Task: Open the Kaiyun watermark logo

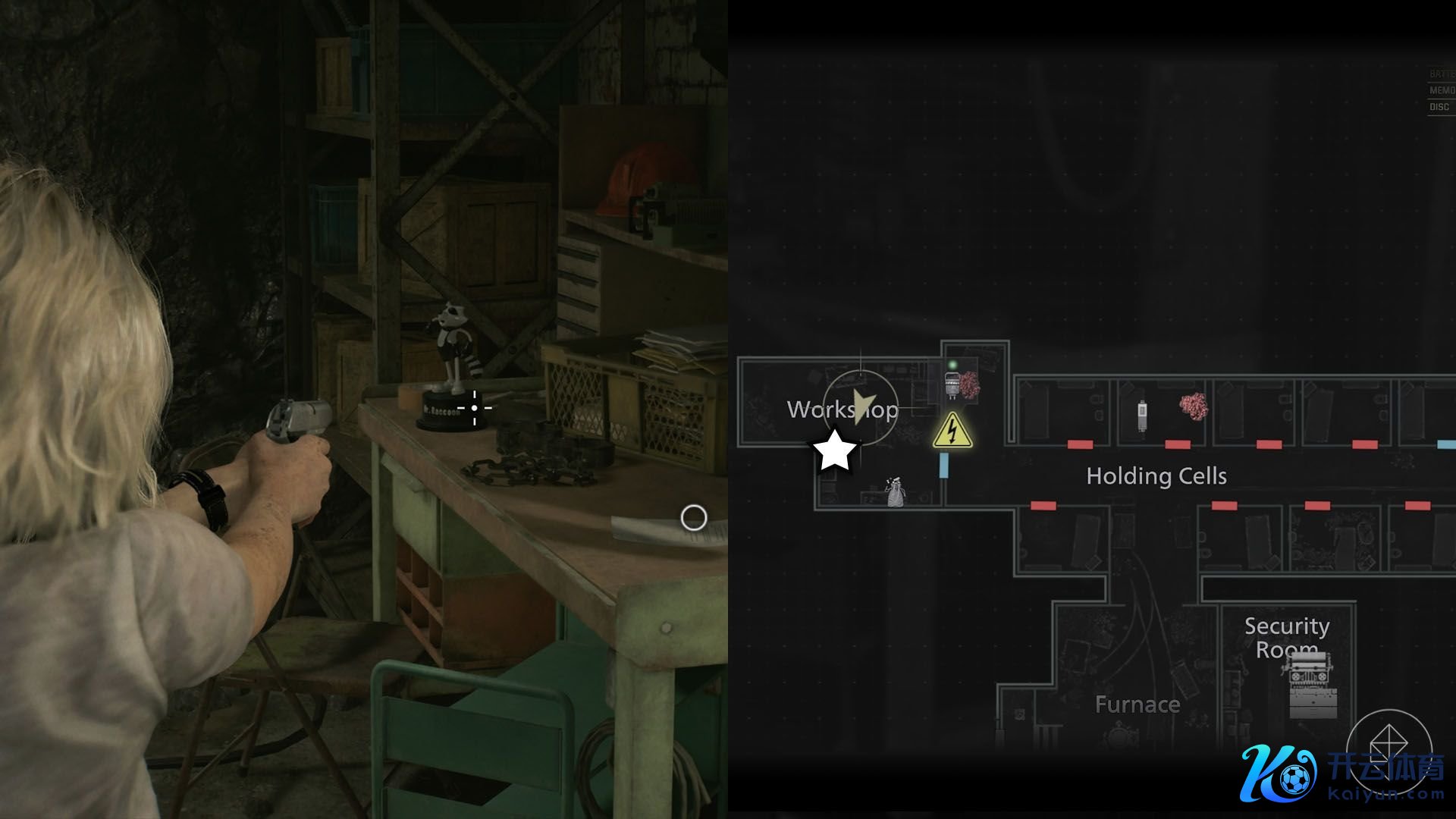Action: pyautogui.click(x=1342, y=772)
